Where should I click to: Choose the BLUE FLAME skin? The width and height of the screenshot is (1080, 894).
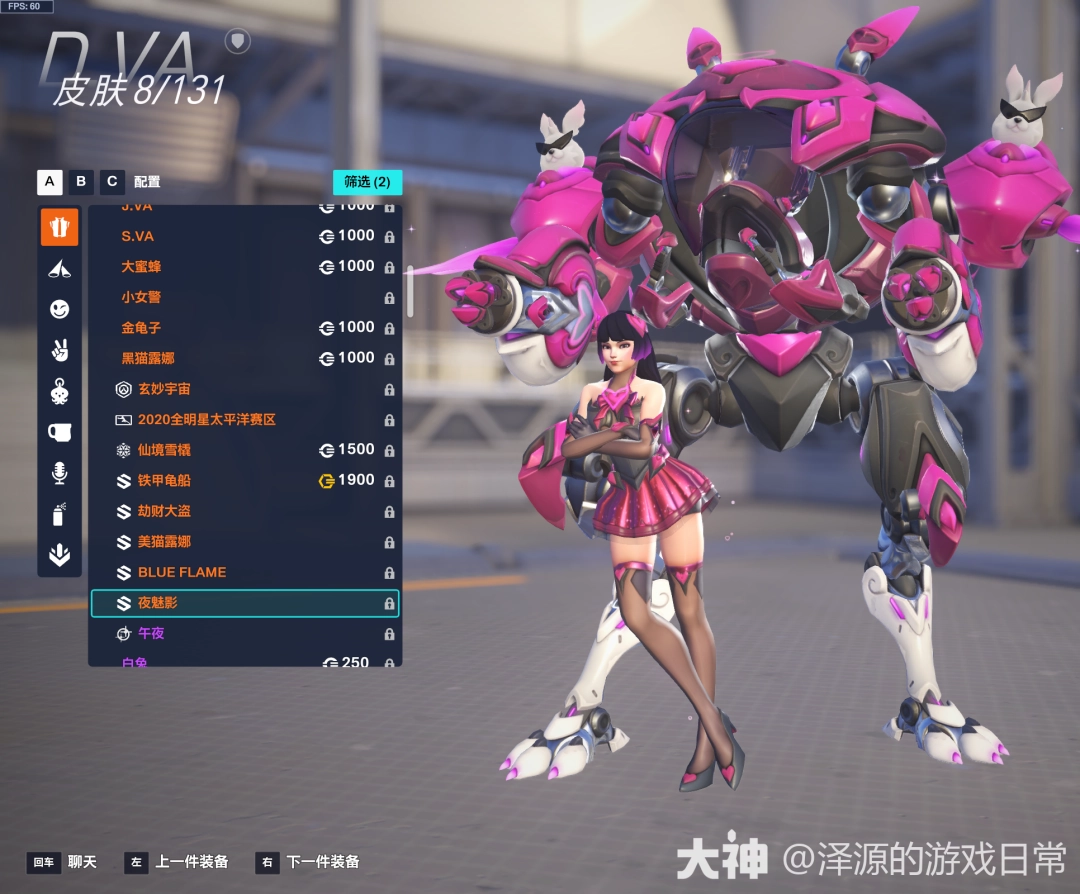244,573
